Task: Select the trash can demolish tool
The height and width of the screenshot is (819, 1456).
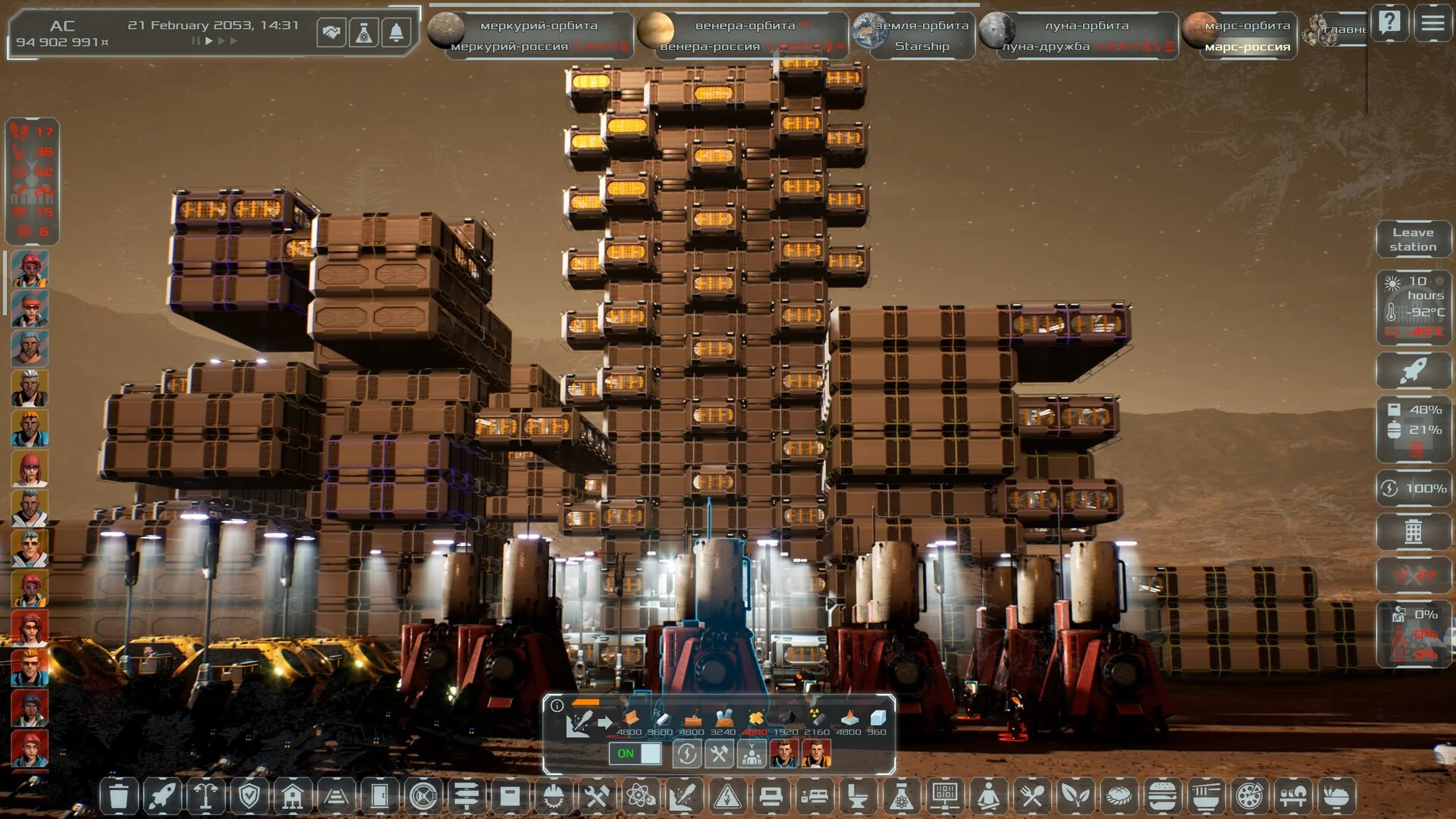Action: click(x=118, y=796)
